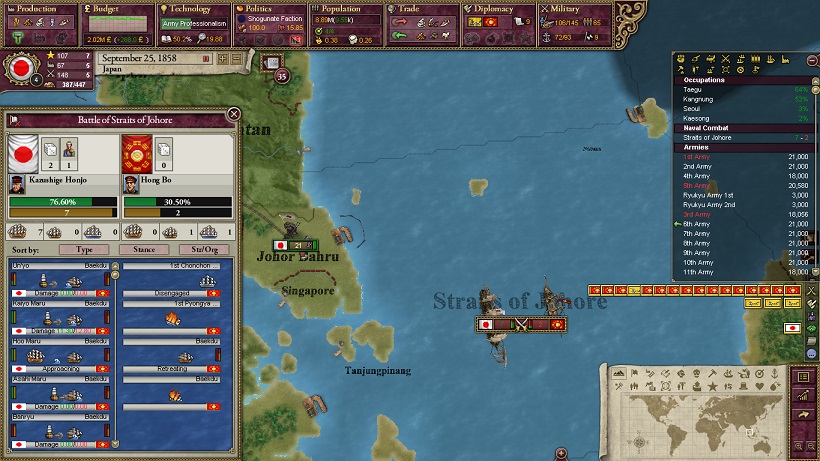
Task: Open the Technology screen
Action: [192, 9]
